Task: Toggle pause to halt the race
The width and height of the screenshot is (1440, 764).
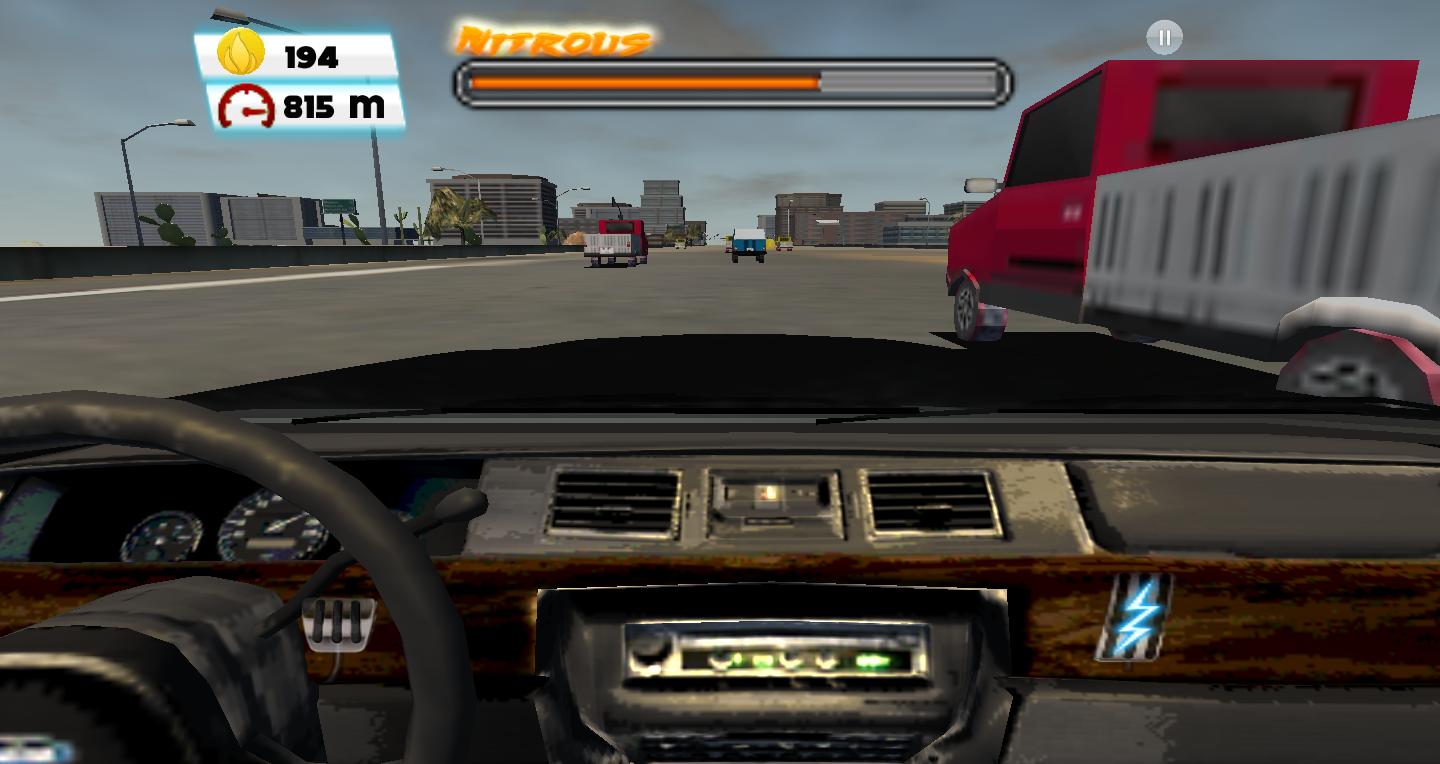Action: tap(1163, 37)
